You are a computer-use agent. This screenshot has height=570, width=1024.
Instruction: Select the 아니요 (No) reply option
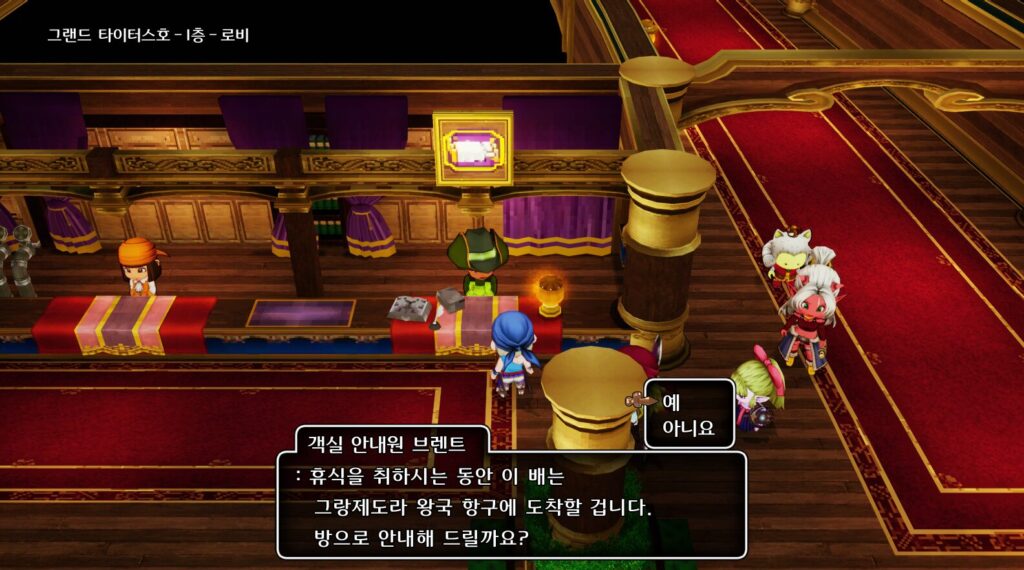(x=688, y=428)
